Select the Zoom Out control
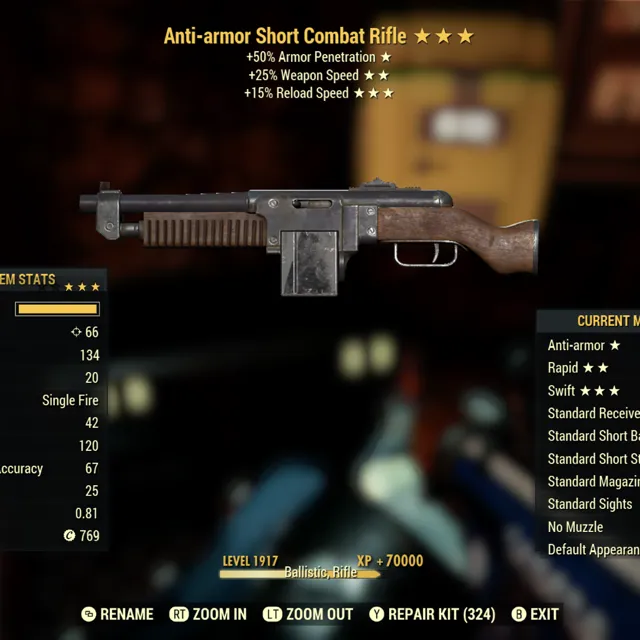 click(x=308, y=614)
